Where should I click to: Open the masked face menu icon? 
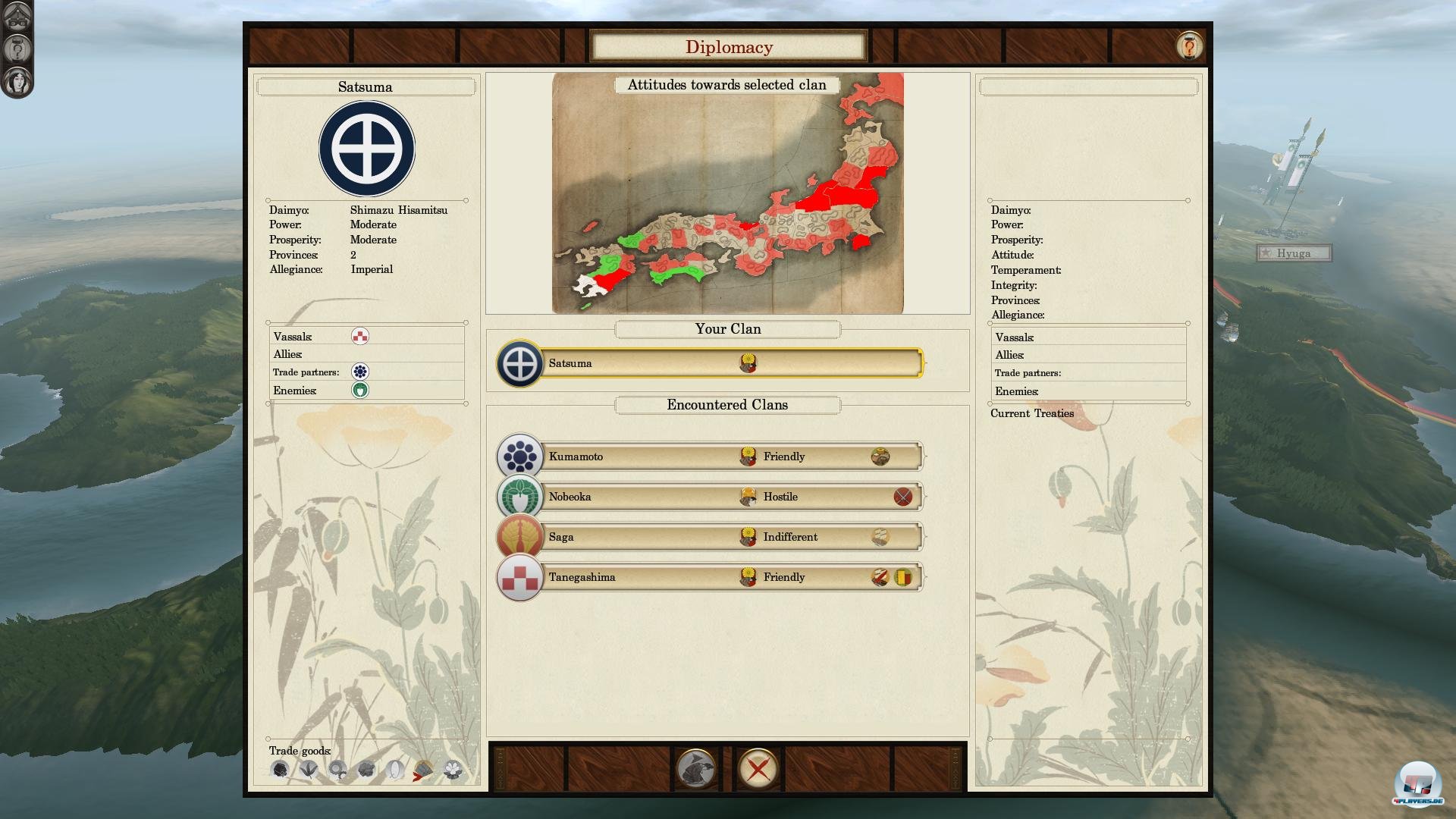(x=17, y=16)
